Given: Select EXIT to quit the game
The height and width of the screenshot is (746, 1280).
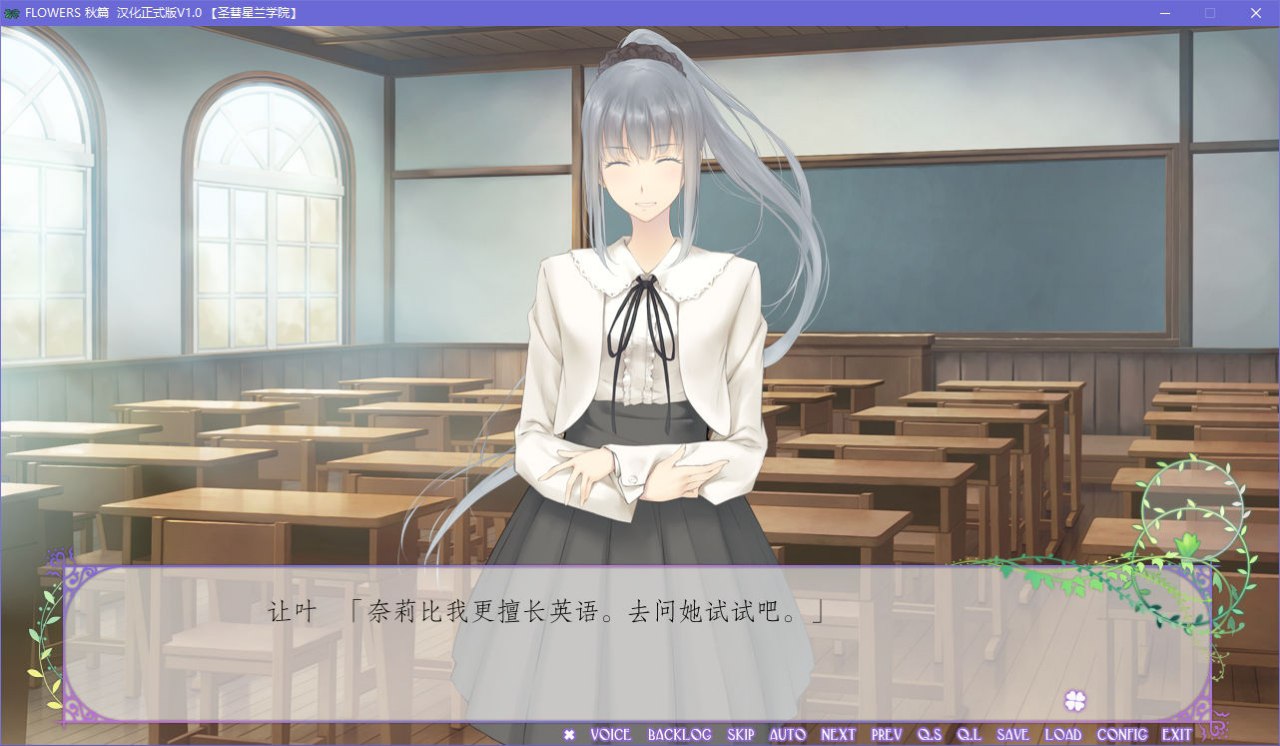Looking at the screenshot, I should (1176, 734).
